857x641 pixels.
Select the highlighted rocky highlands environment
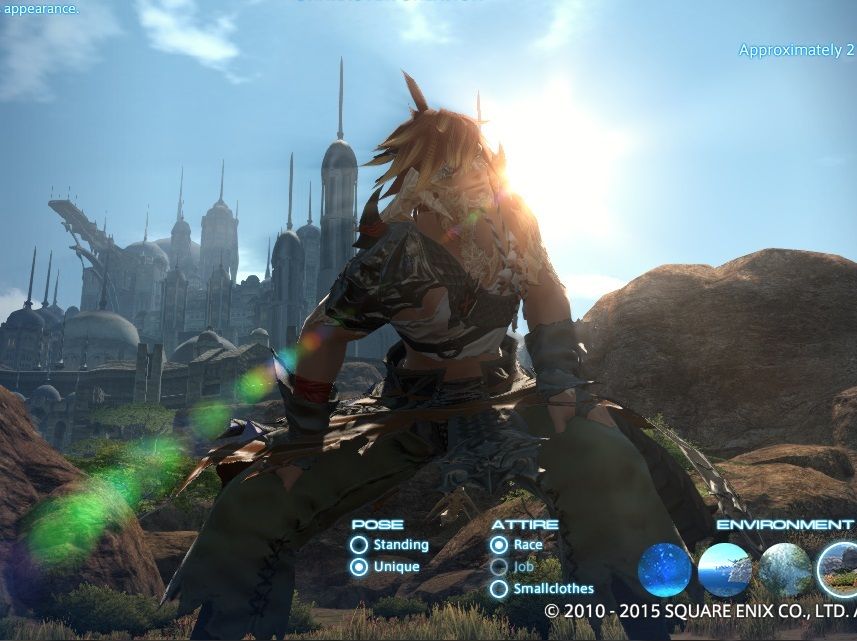pyautogui.click(x=840, y=570)
